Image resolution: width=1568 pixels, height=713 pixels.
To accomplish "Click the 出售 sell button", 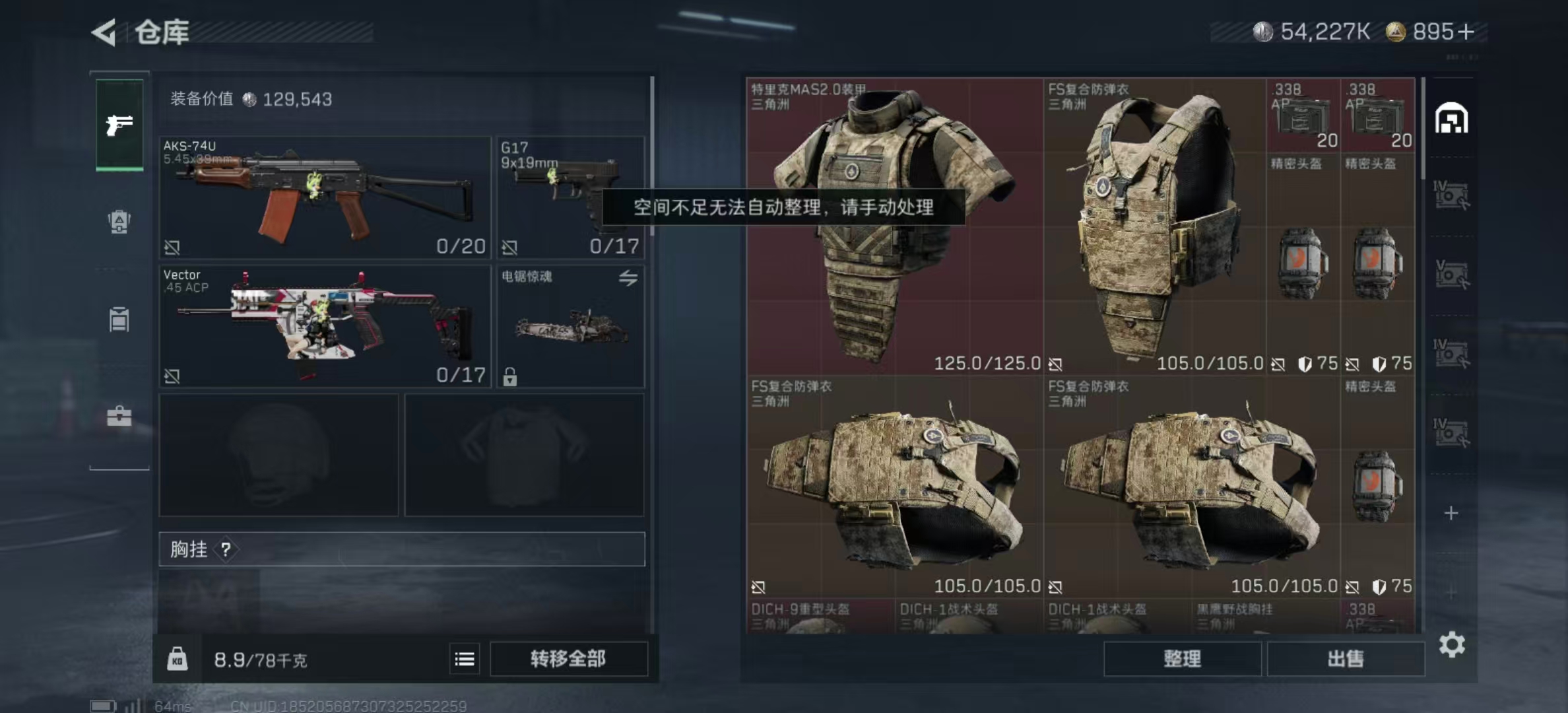I will coord(1346,659).
